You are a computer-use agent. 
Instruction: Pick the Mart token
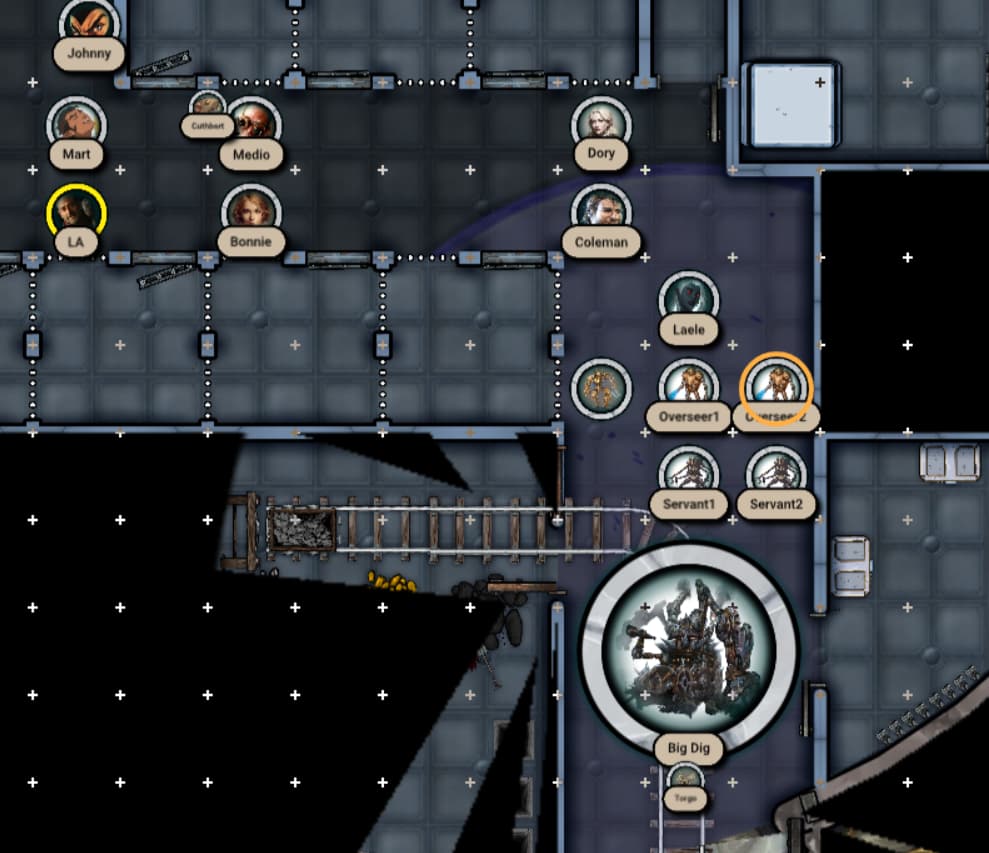coord(76,124)
